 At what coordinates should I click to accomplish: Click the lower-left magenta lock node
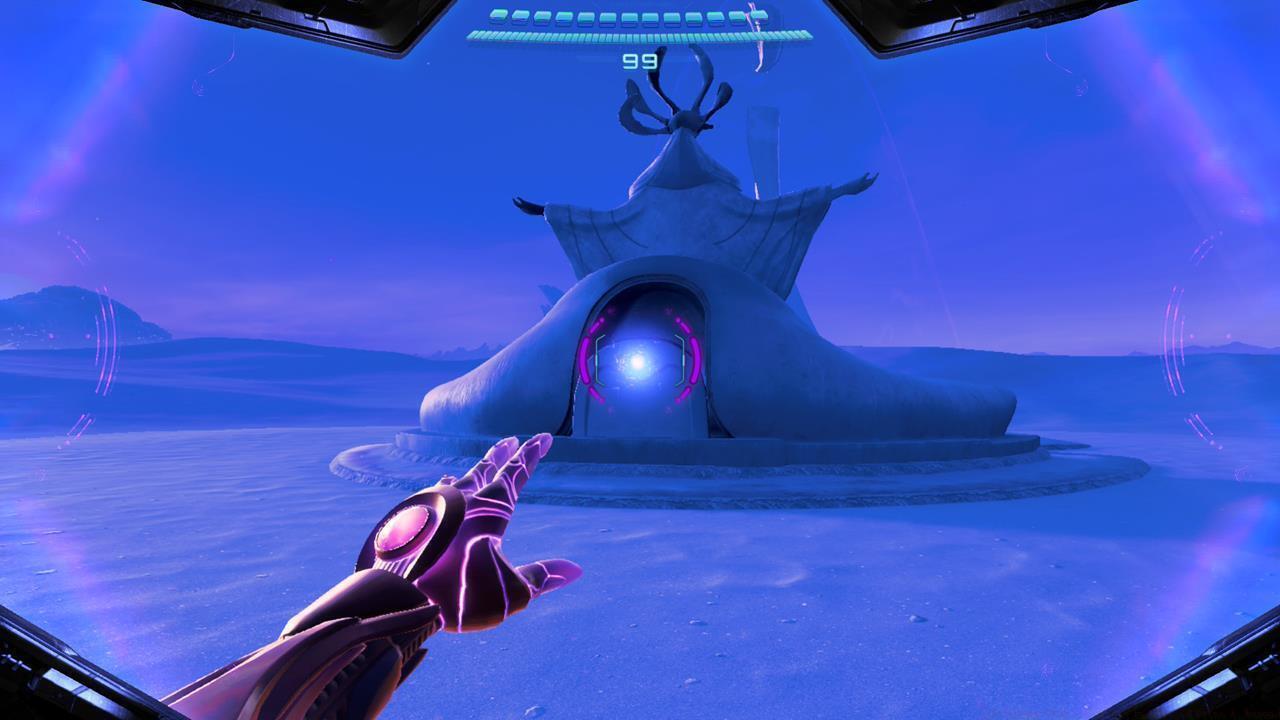click(596, 394)
